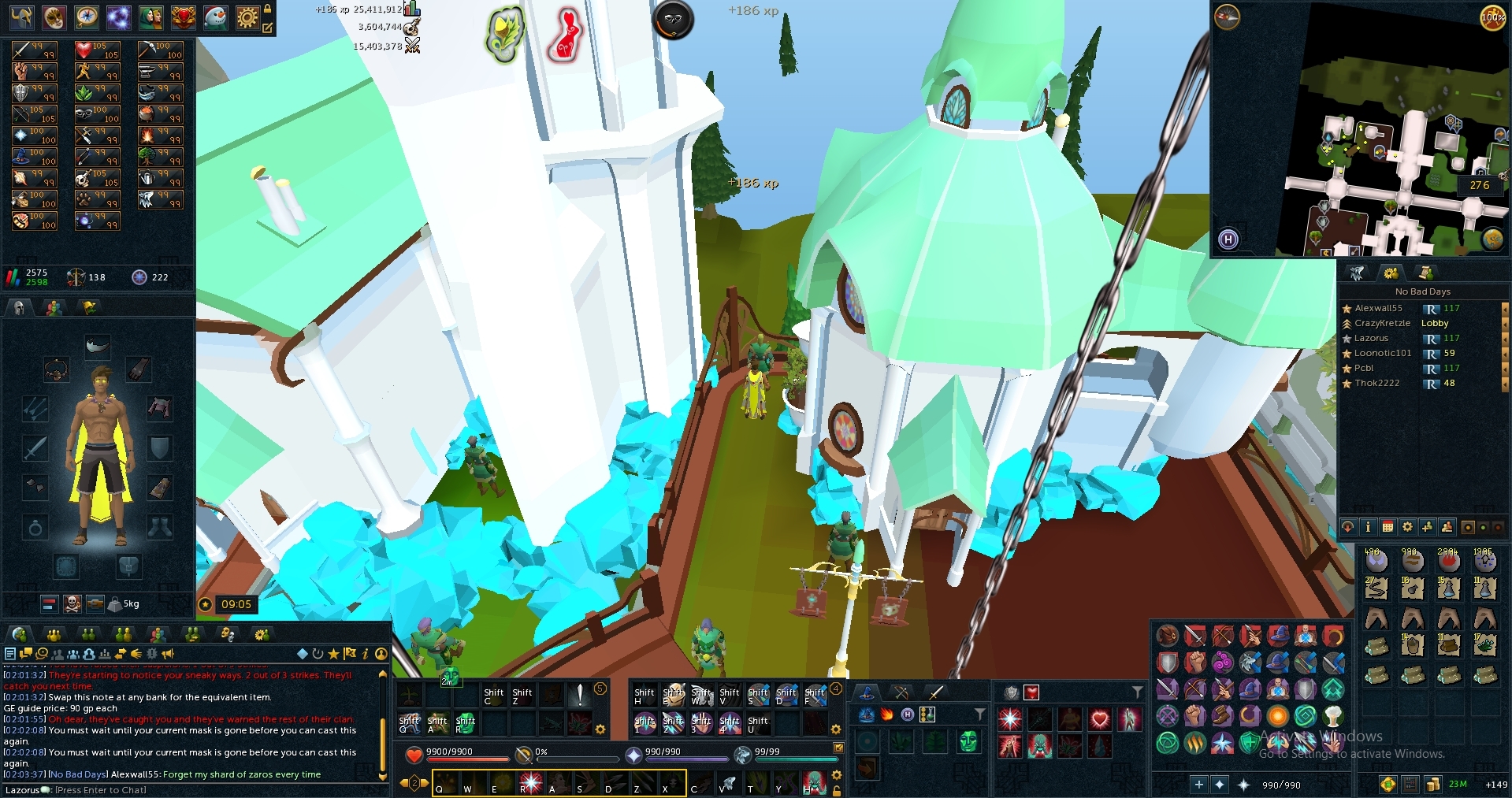
Task: Click the add clan member button
Action: tap(1427, 527)
